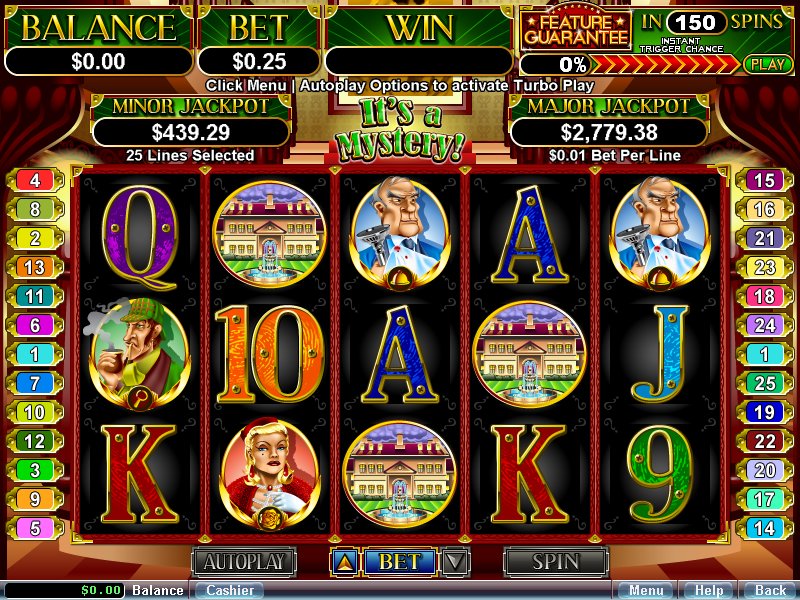The width and height of the screenshot is (800, 600).
Task: Open the Autoplay options
Action: coord(245,562)
